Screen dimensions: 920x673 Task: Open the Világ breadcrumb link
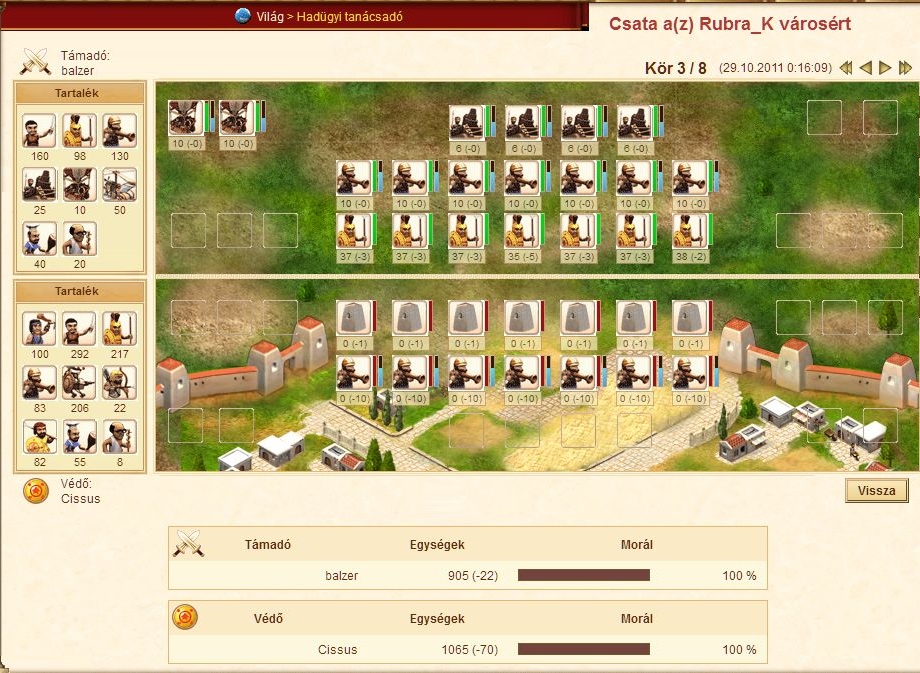coord(267,16)
